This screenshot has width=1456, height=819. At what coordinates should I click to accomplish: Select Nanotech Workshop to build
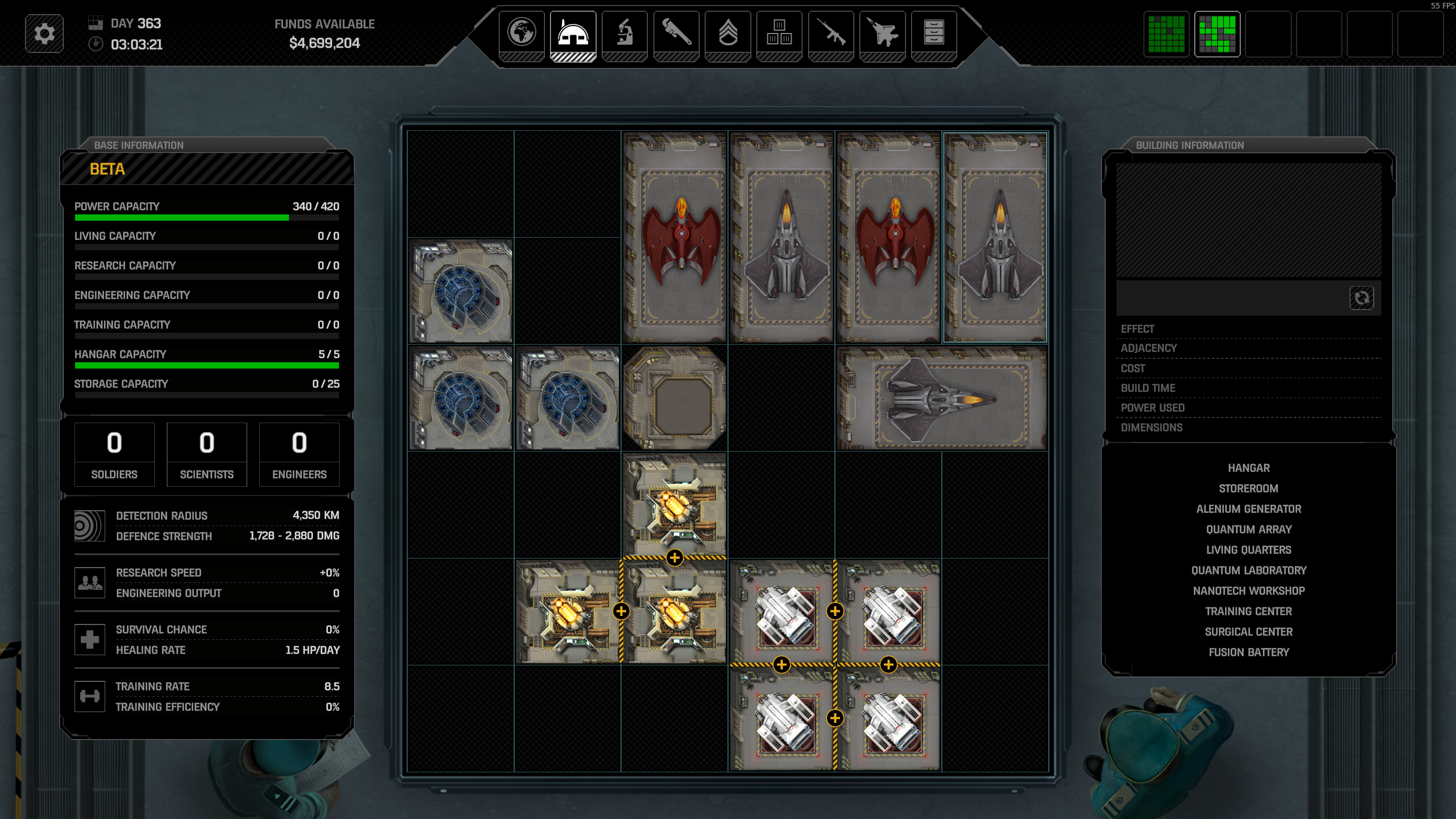coord(1248,591)
